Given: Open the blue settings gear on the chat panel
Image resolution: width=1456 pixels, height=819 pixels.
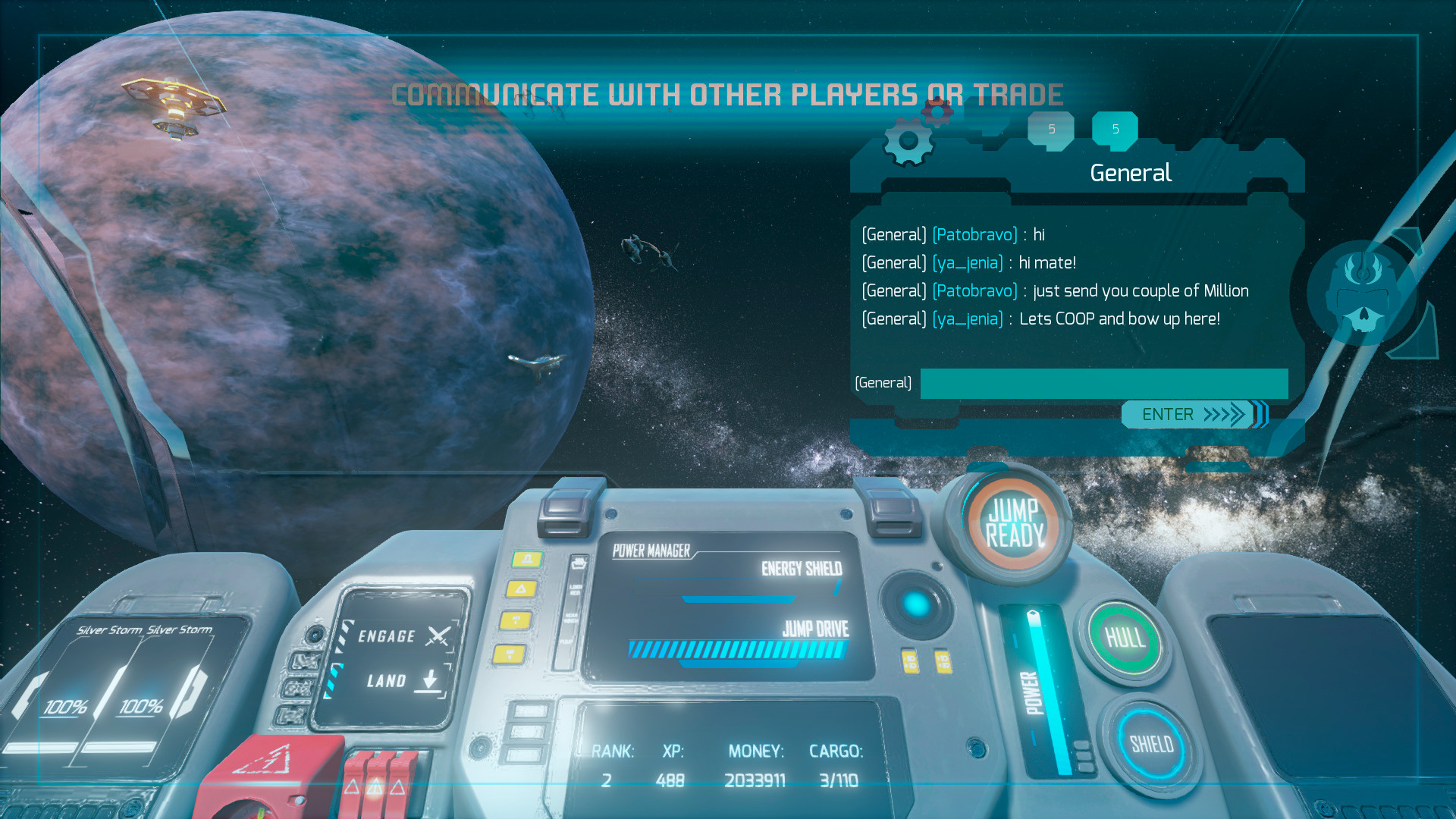Looking at the screenshot, I should pyautogui.click(x=908, y=140).
